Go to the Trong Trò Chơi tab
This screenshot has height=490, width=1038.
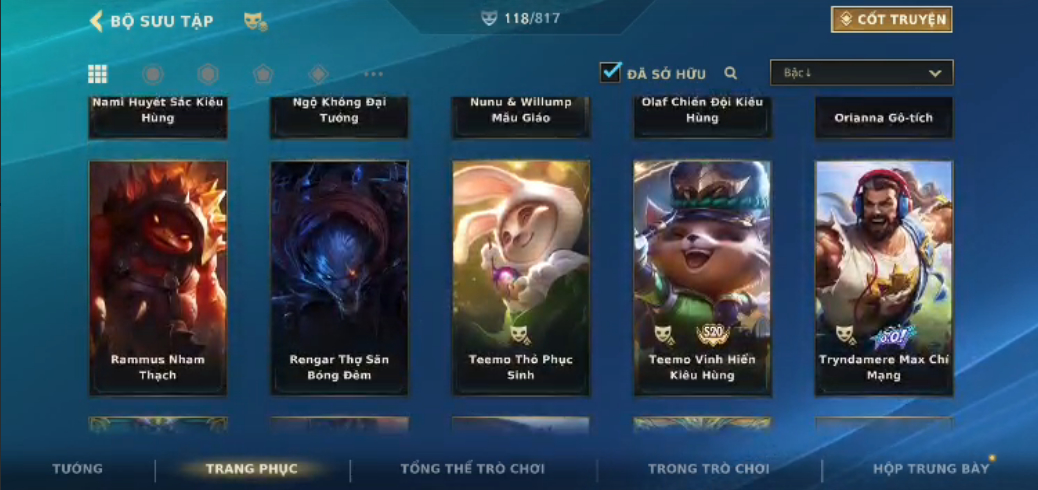709,468
